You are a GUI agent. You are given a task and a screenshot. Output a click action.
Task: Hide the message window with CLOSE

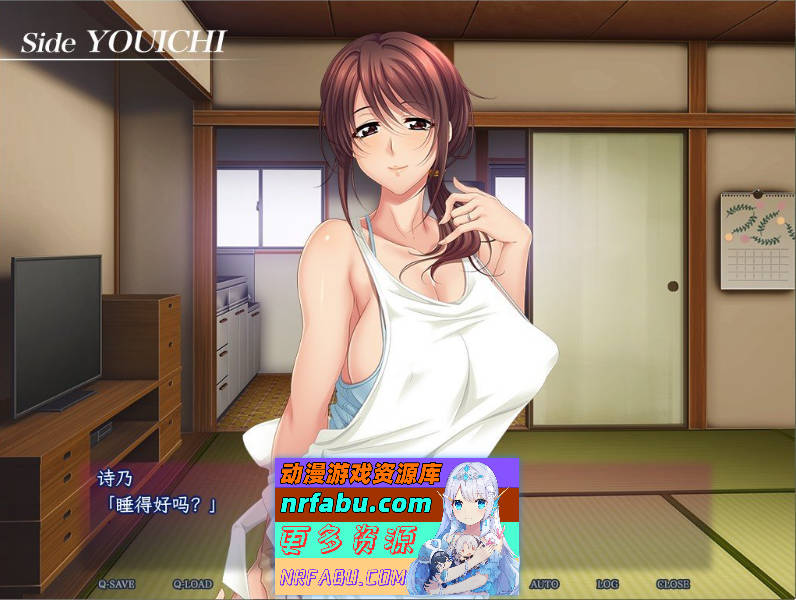tap(673, 584)
